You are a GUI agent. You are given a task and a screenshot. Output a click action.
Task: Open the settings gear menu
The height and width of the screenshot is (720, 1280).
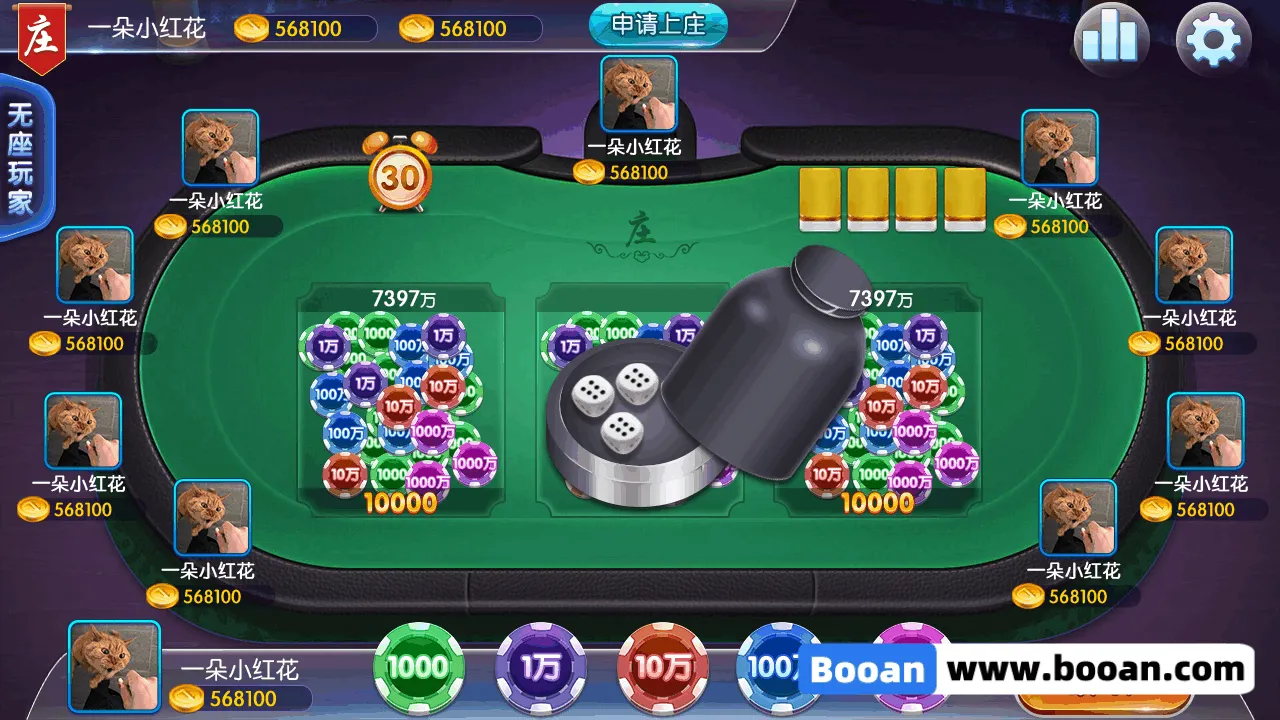pyautogui.click(x=1213, y=41)
